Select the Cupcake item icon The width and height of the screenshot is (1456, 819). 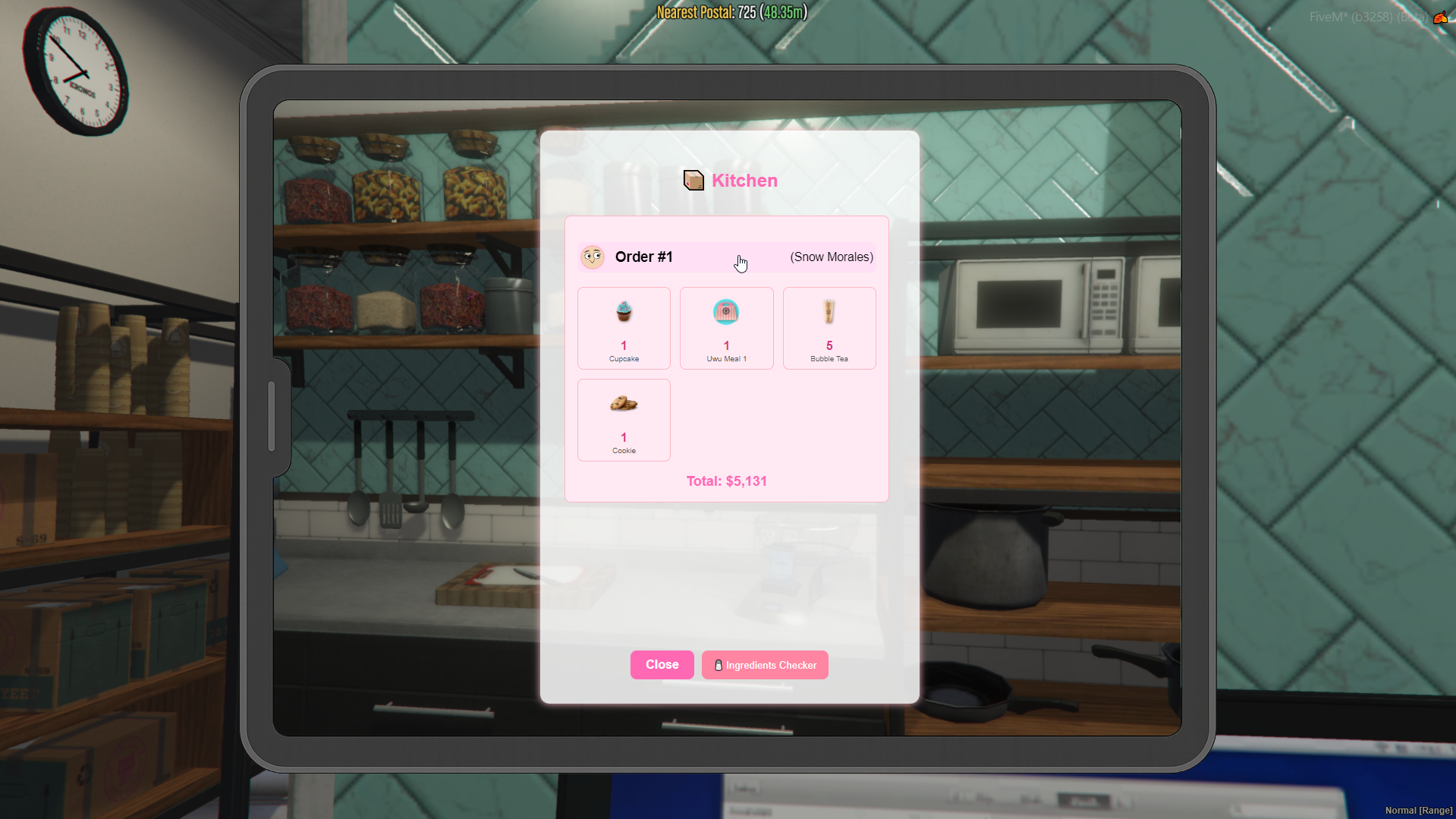tap(623, 311)
